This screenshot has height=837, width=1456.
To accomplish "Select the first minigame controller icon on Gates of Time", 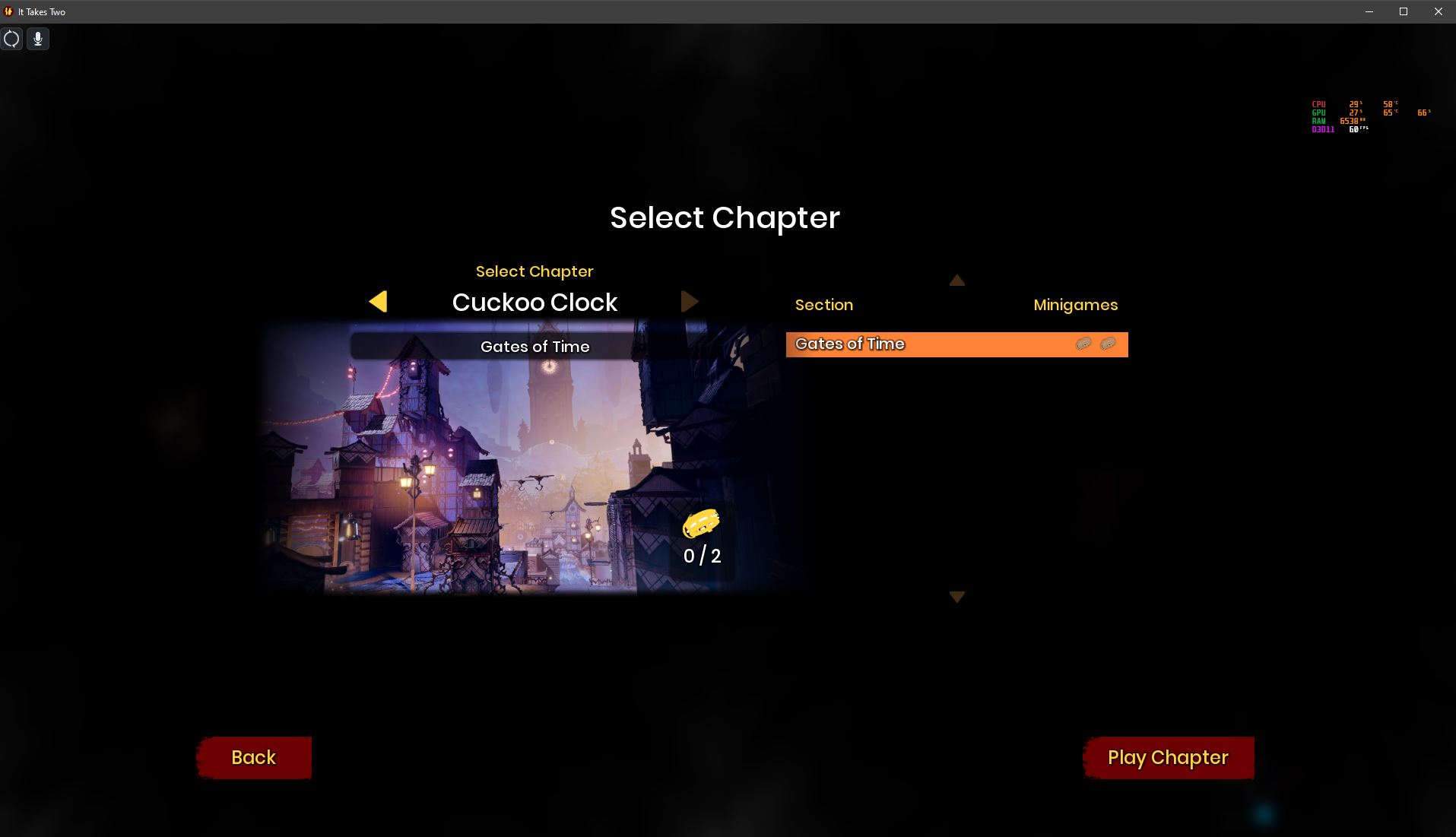I will coord(1083,344).
